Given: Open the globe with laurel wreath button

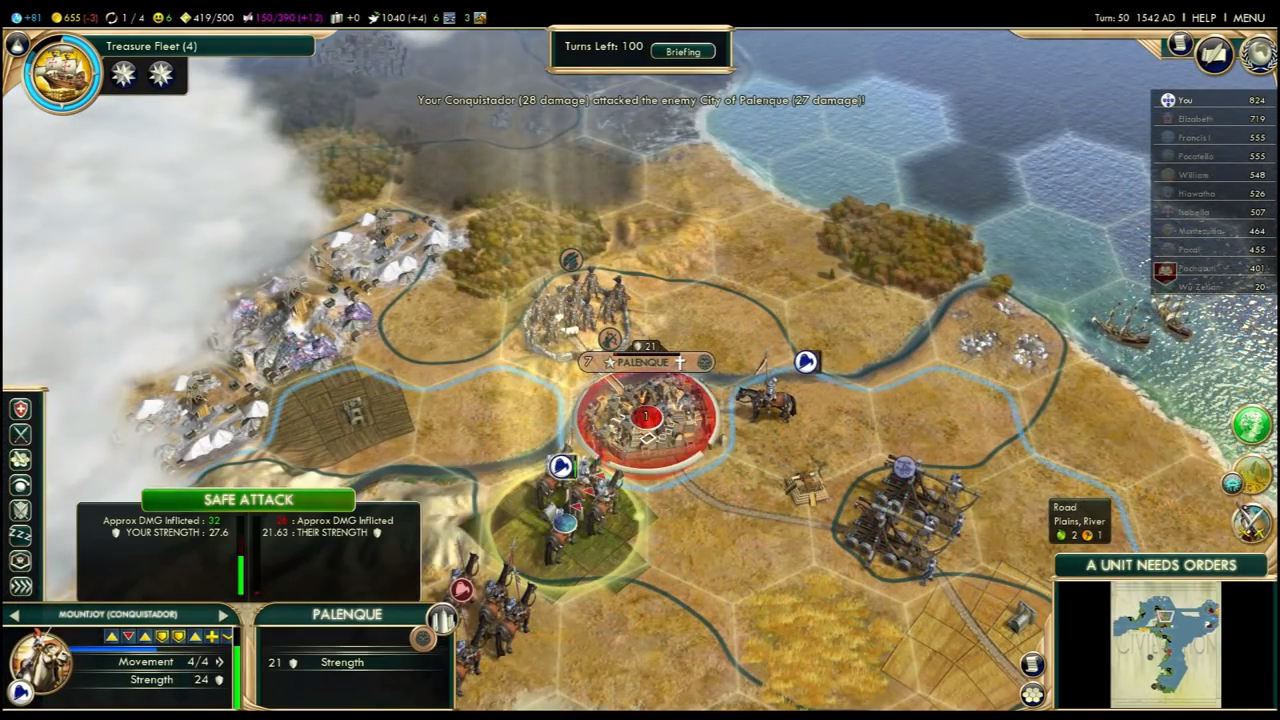Looking at the screenshot, I should (1258, 54).
